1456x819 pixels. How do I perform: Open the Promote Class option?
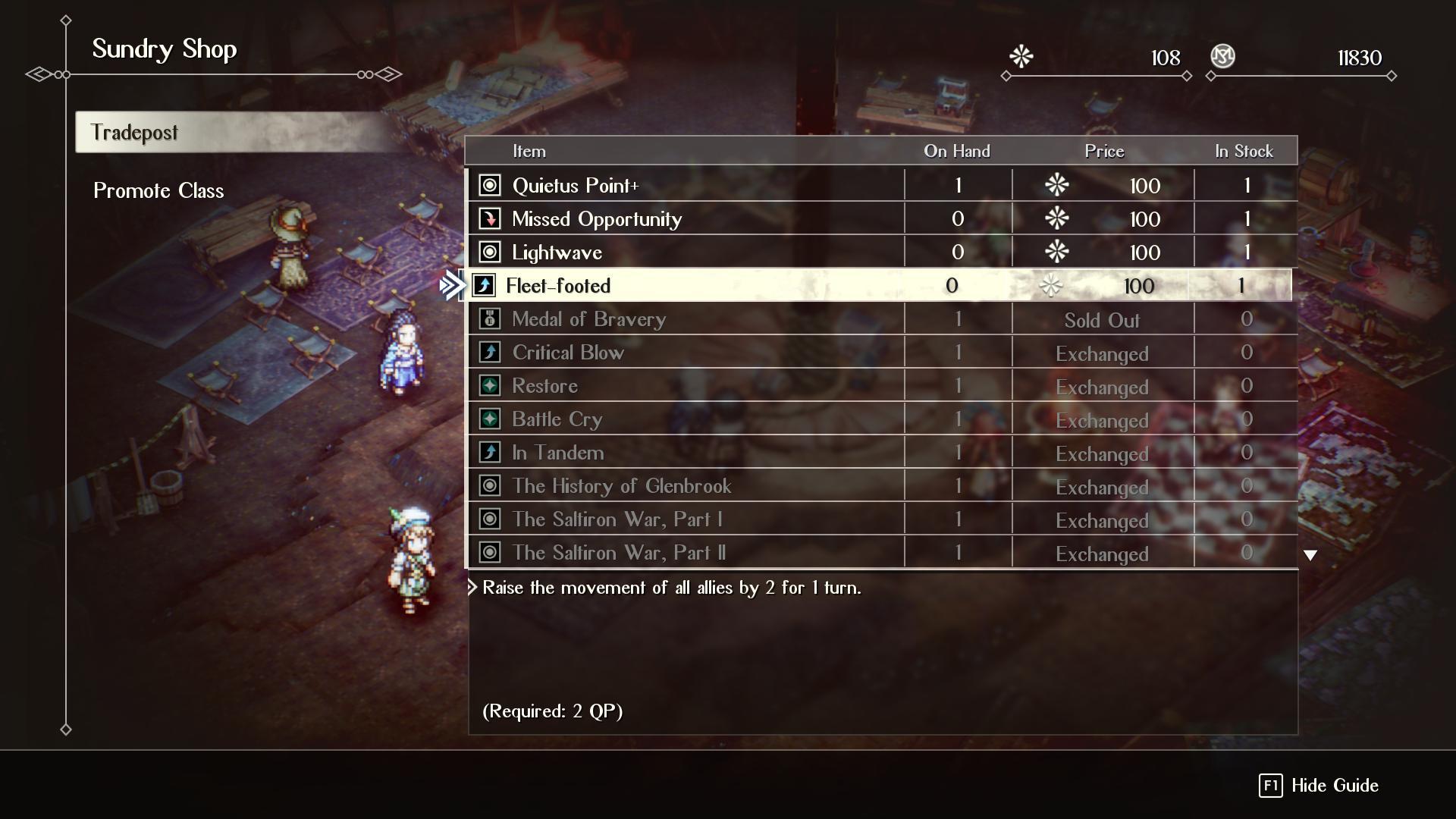158,190
